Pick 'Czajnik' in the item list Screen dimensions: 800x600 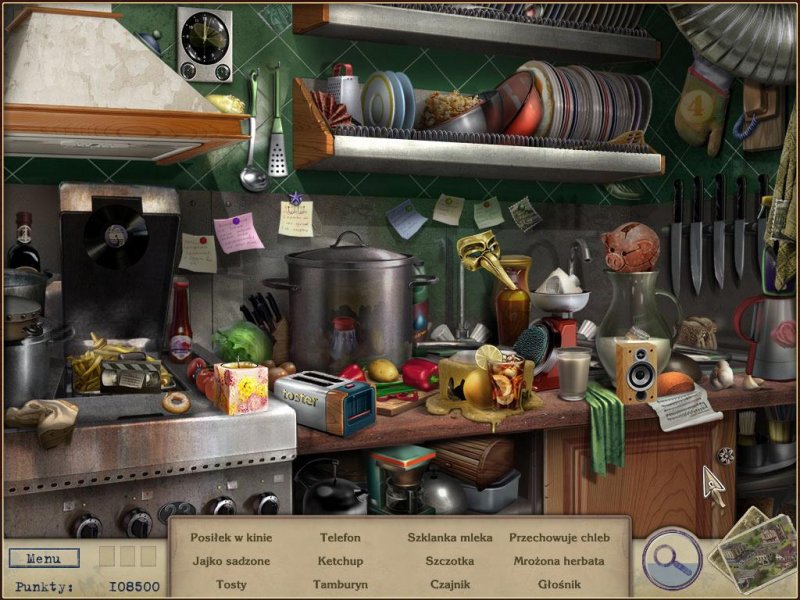449,584
